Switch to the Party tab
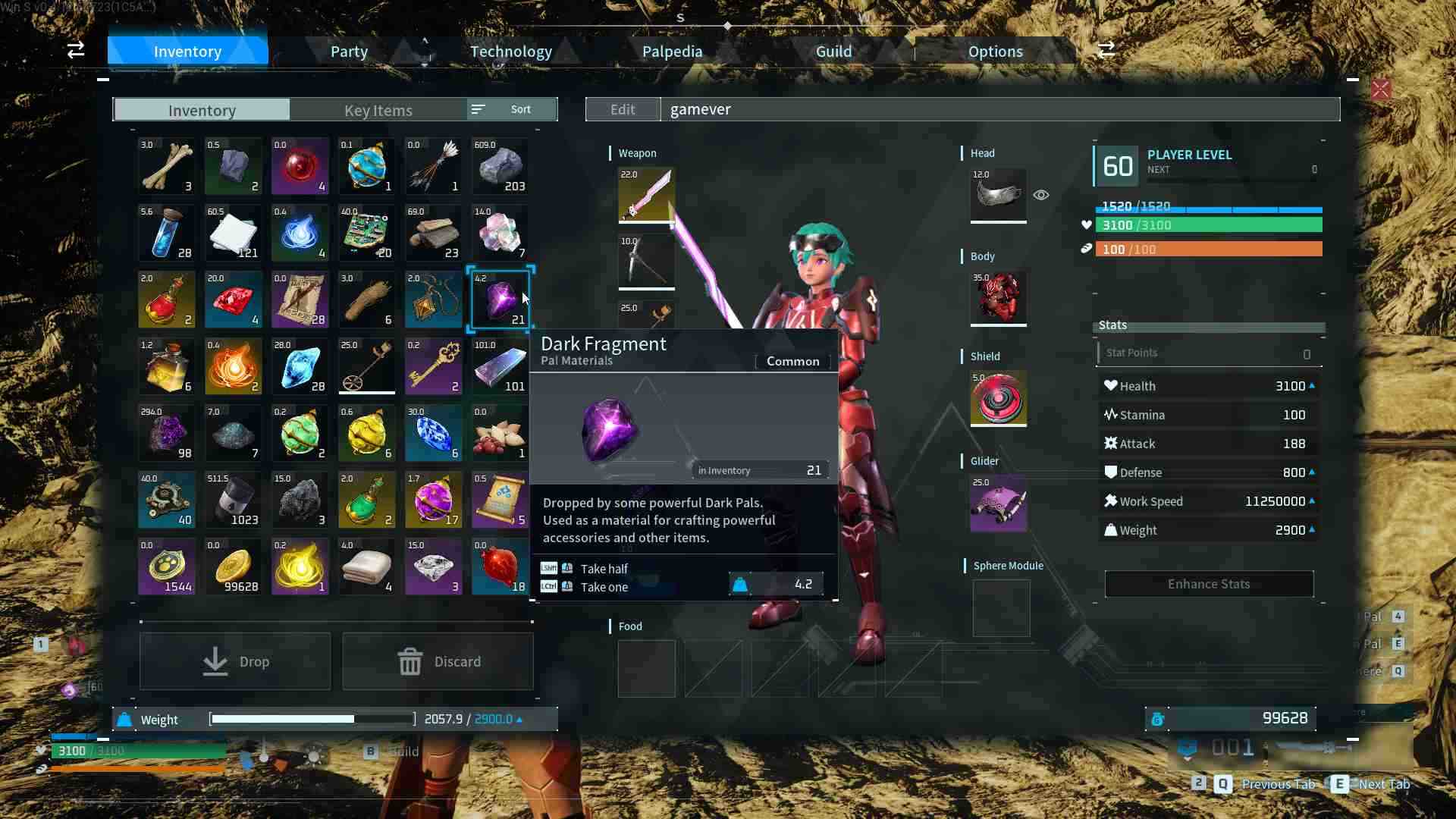 coord(349,52)
